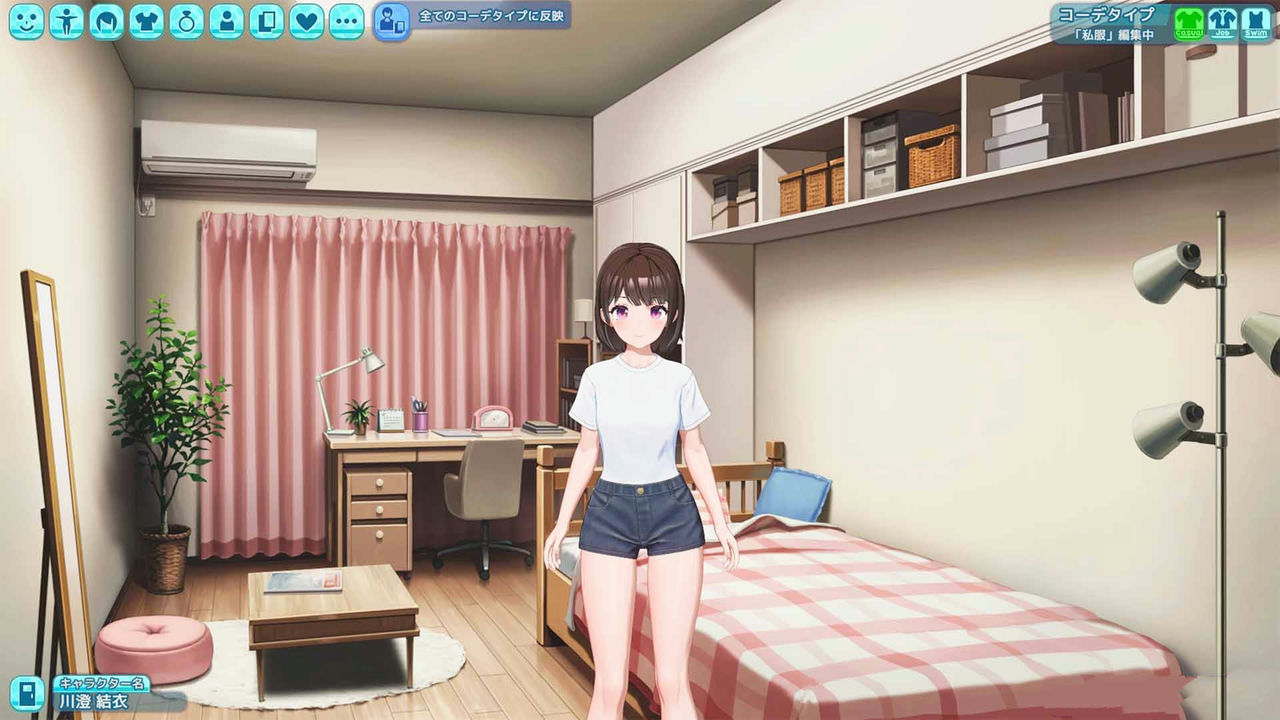Switch to the Casual coordinate type
Viewport: 1280px width, 720px height.
(1188, 22)
